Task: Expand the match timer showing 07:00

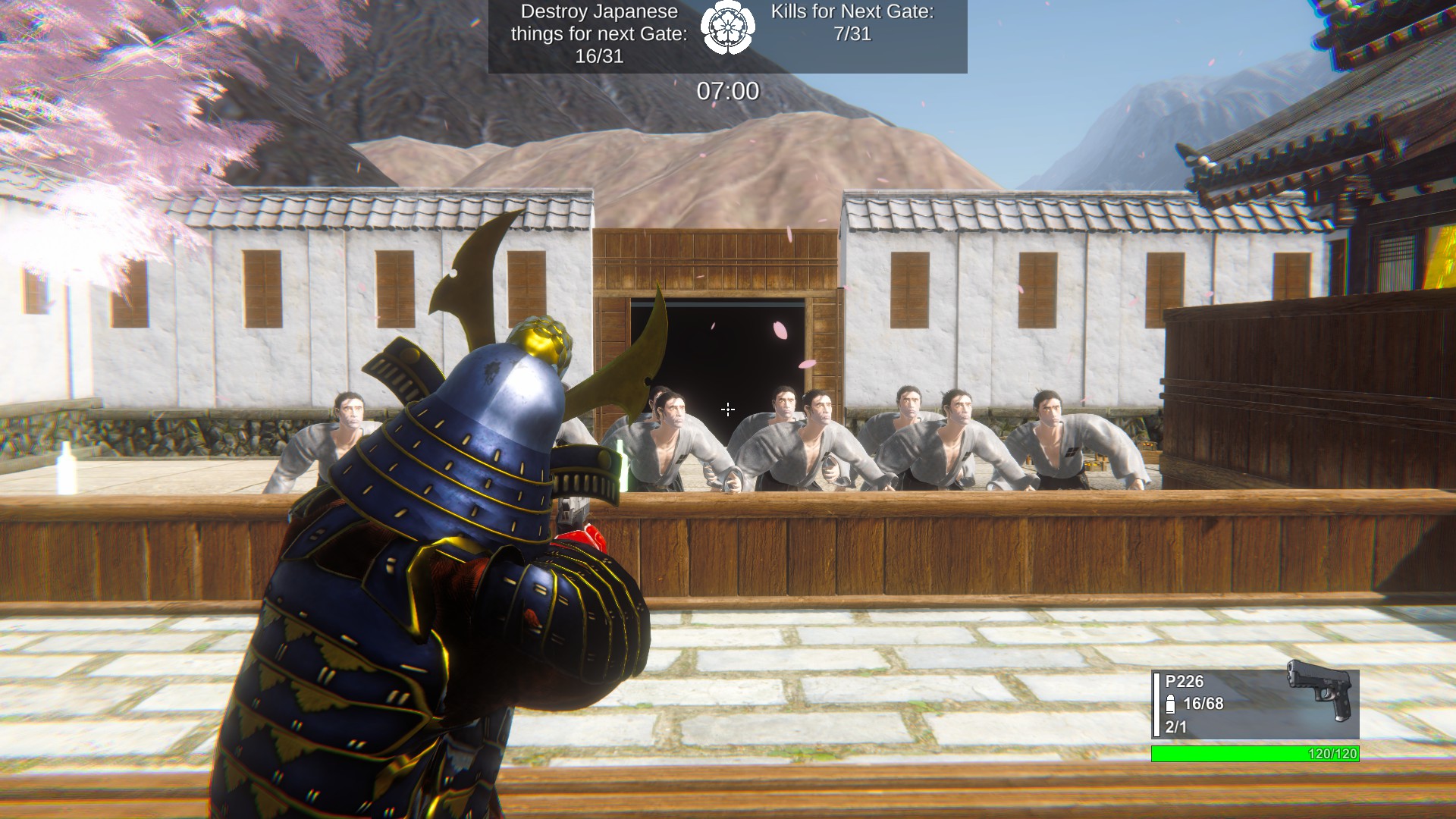Action: point(726,89)
